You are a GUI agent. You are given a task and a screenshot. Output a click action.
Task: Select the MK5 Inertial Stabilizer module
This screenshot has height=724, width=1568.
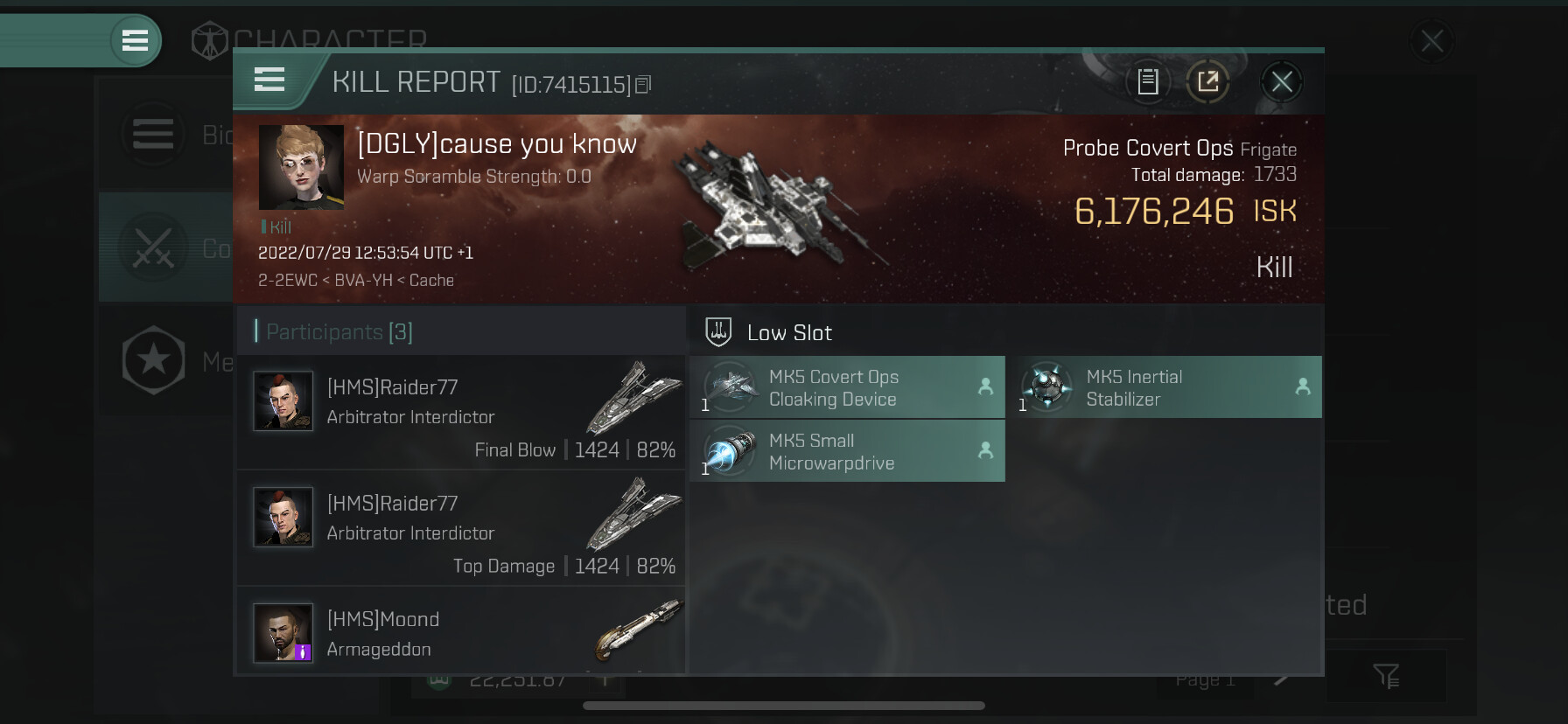1164,387
